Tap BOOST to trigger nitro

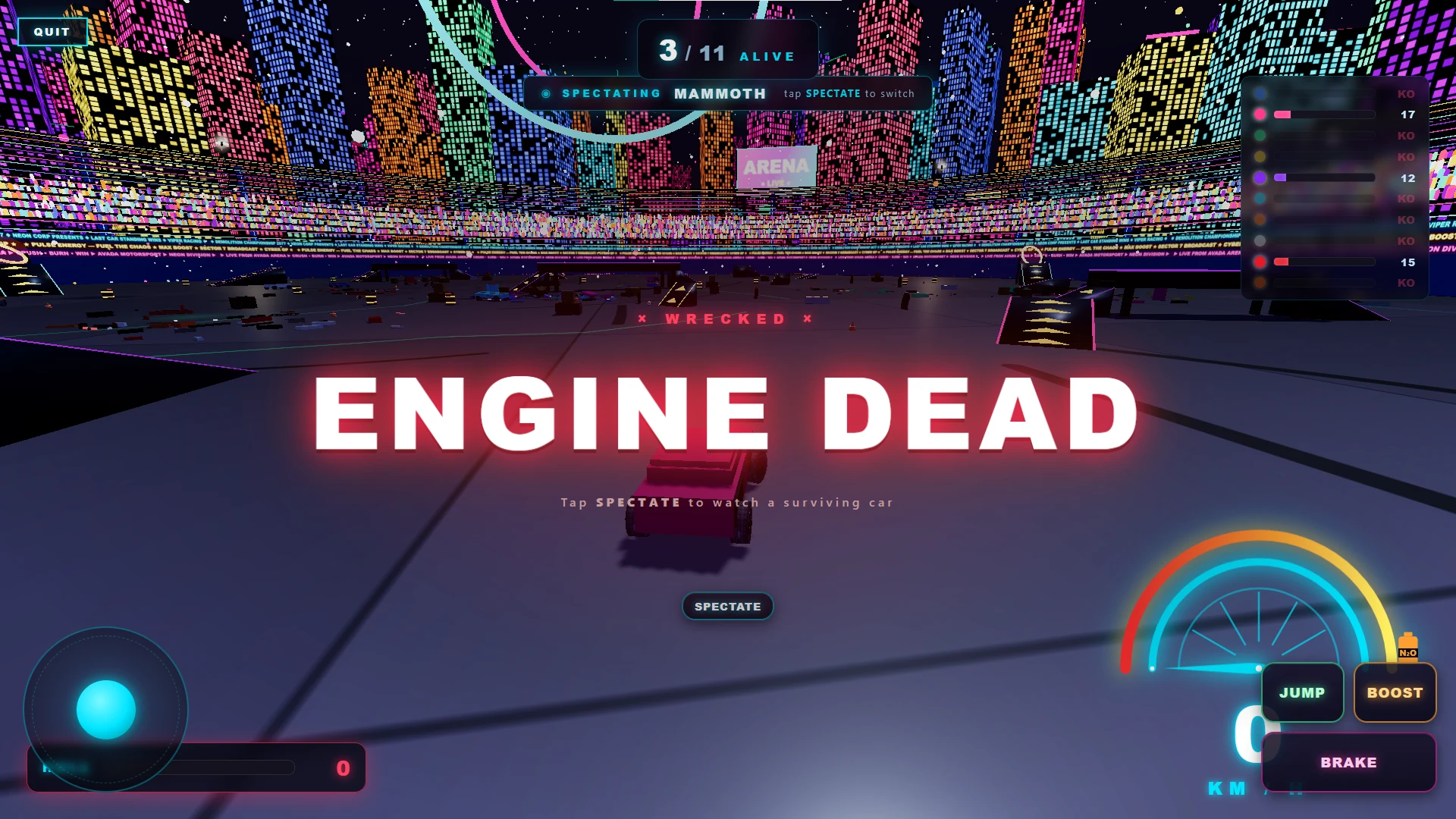(x=1395, y=692)
